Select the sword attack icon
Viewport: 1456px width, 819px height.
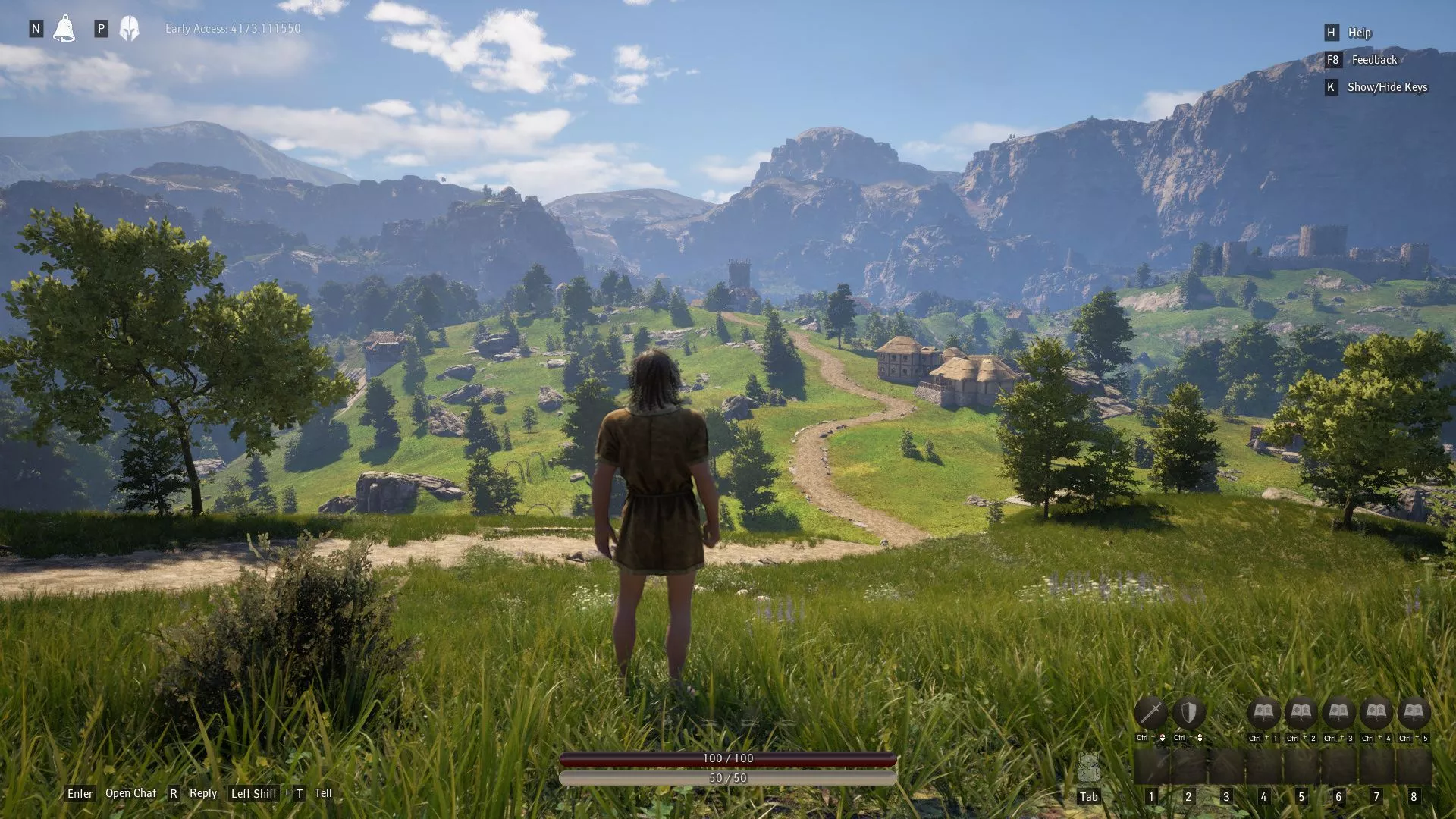click(x=1150, y=713)
